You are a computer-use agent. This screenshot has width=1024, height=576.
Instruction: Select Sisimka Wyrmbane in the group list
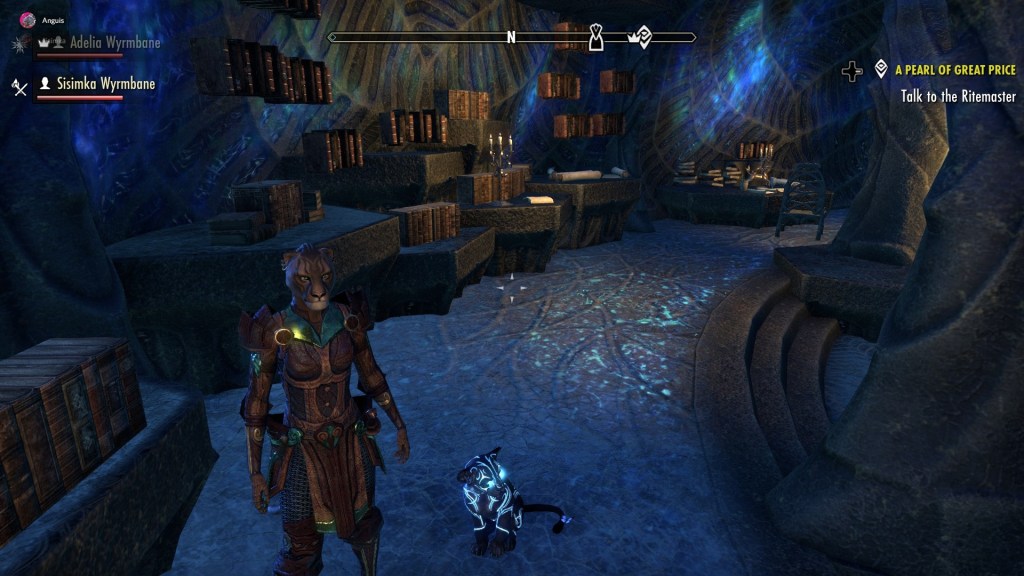tap(110, 84)
